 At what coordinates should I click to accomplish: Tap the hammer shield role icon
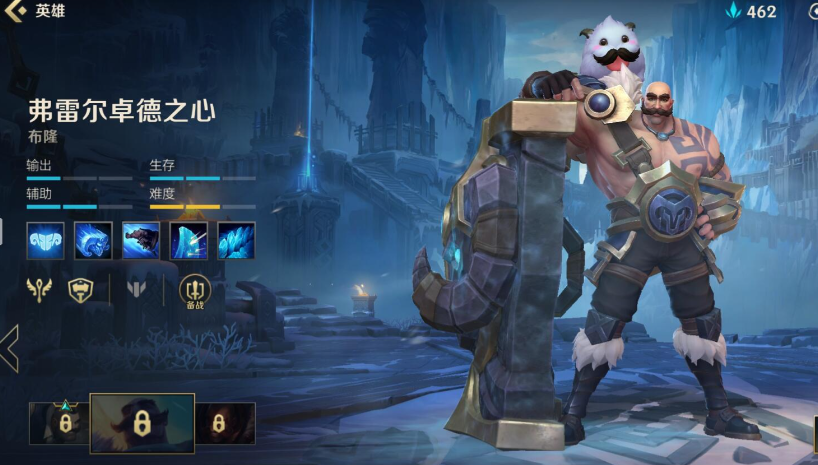point(82,291)
